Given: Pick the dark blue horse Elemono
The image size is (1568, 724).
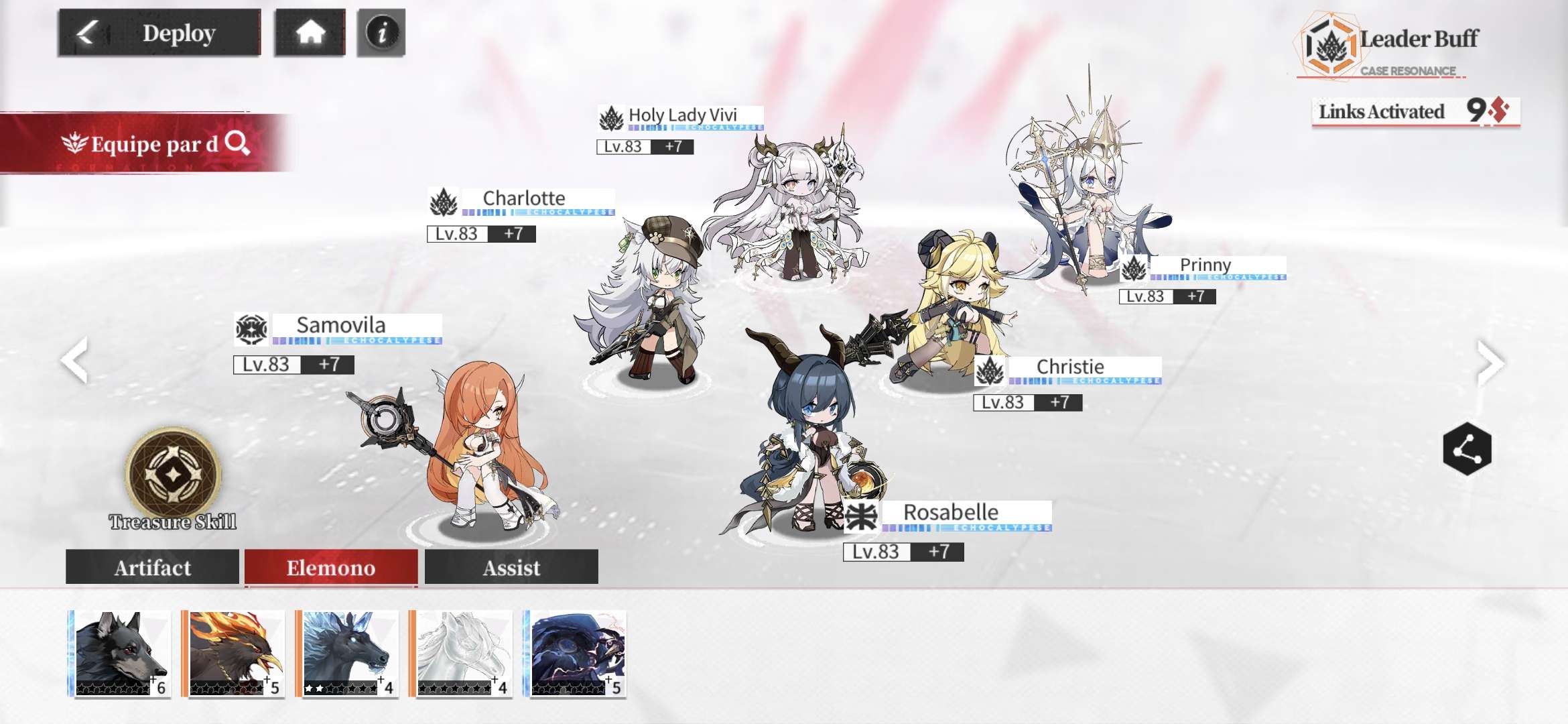Looking at the screenshot, I should pos(348,654).
